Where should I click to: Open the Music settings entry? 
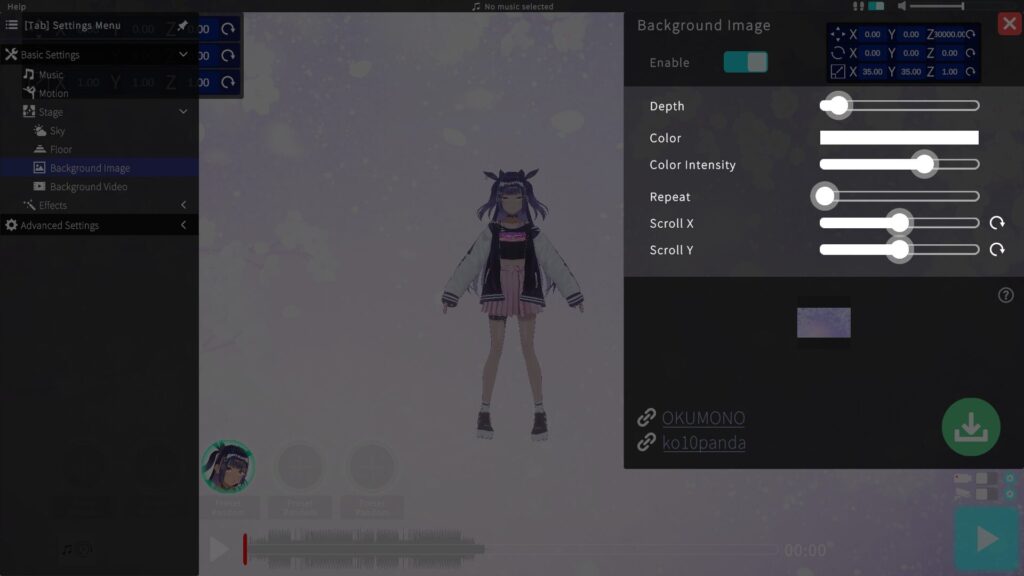pyautogui.click(x=50, y=75)
